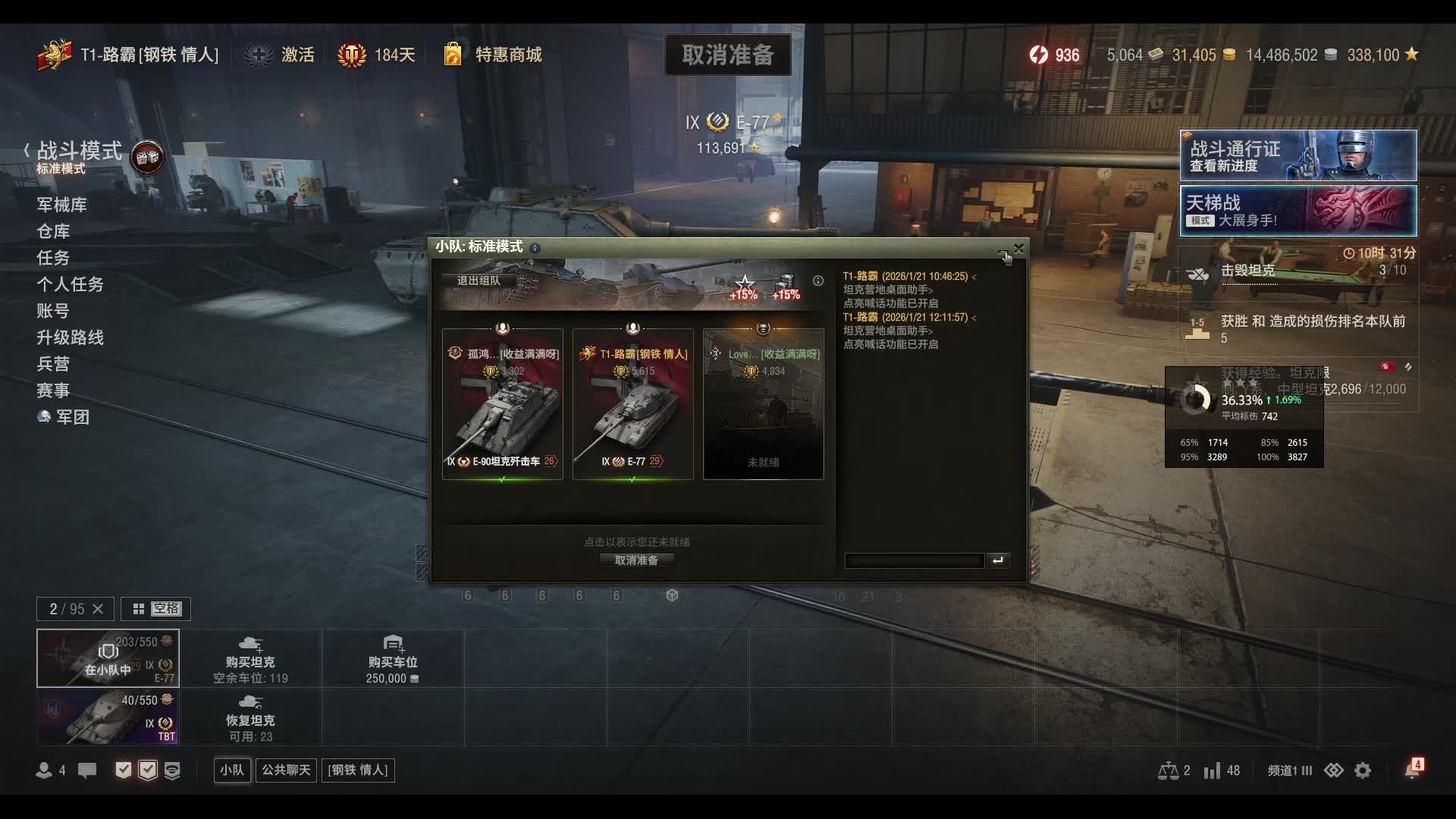Select the TBT tank in the carousel
This screenshot has width=1456, height=819.
click(x=108, y=717)
